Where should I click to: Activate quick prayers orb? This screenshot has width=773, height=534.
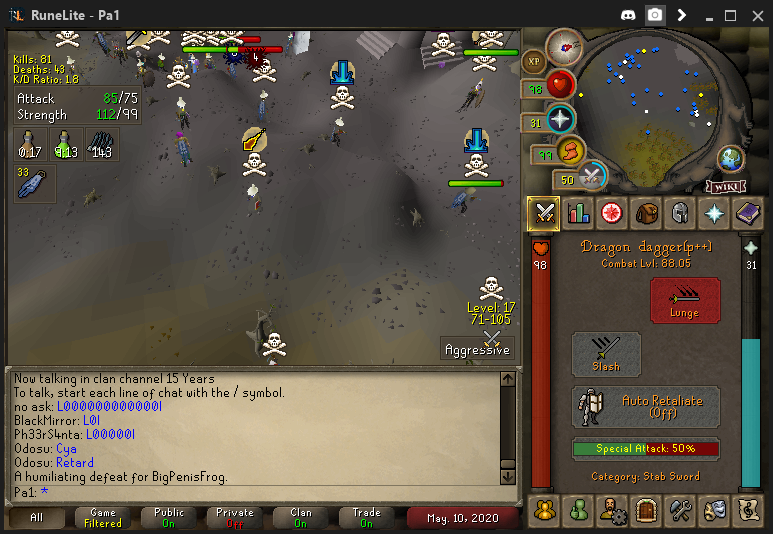560,119
